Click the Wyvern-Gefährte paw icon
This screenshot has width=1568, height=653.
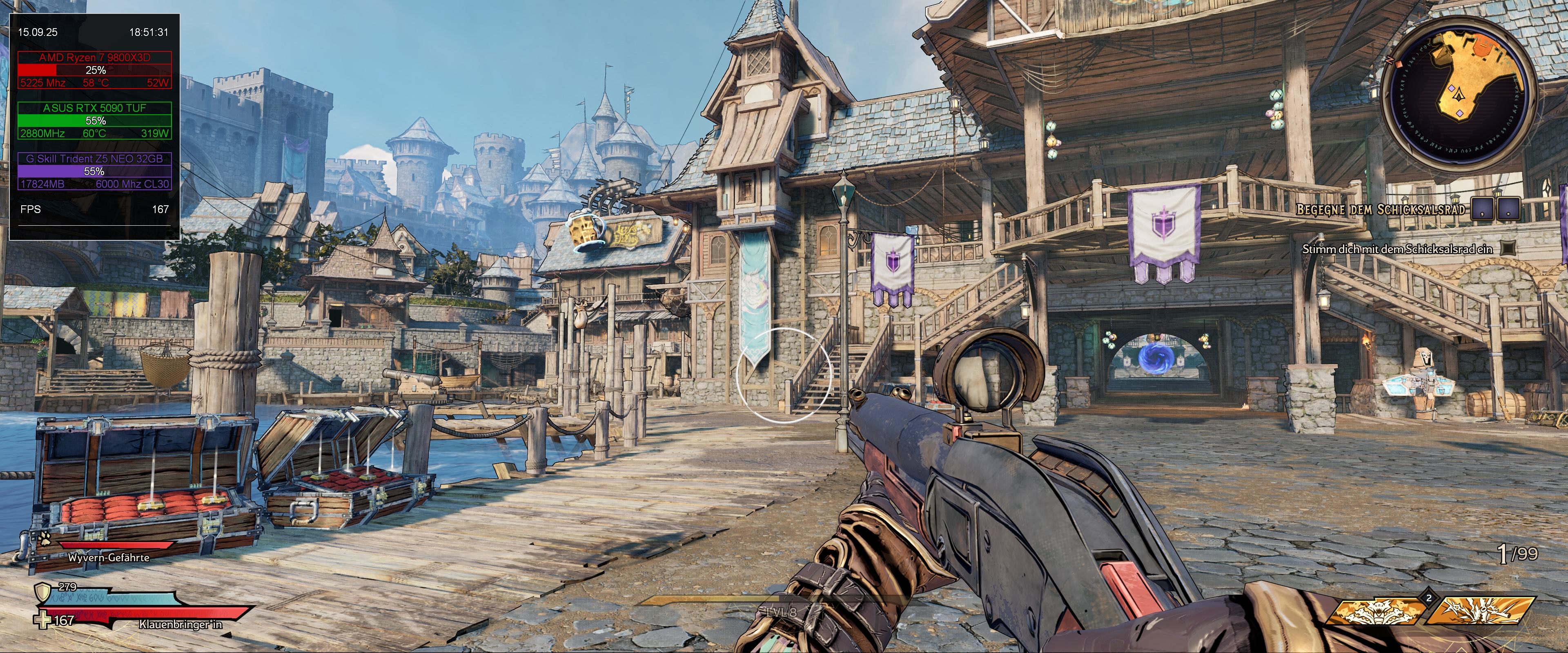coord(45,537)
